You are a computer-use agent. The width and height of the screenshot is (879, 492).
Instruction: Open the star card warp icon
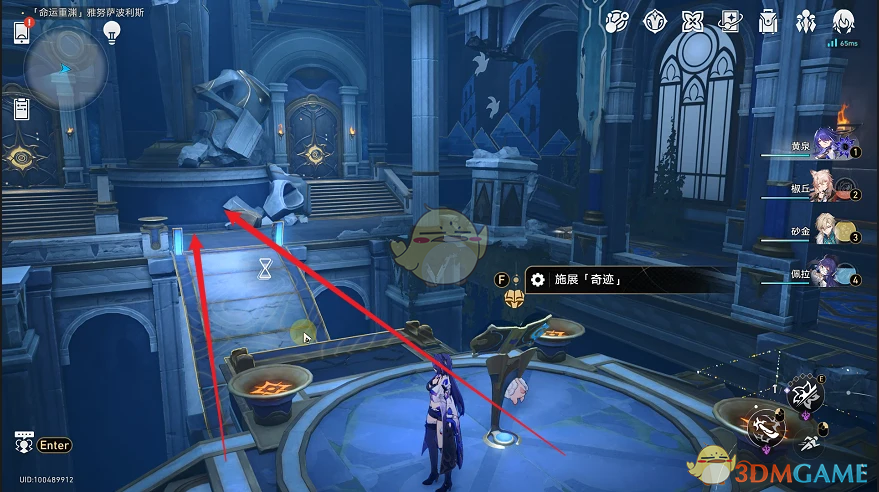pyautogui.click(x=730, y=22)
